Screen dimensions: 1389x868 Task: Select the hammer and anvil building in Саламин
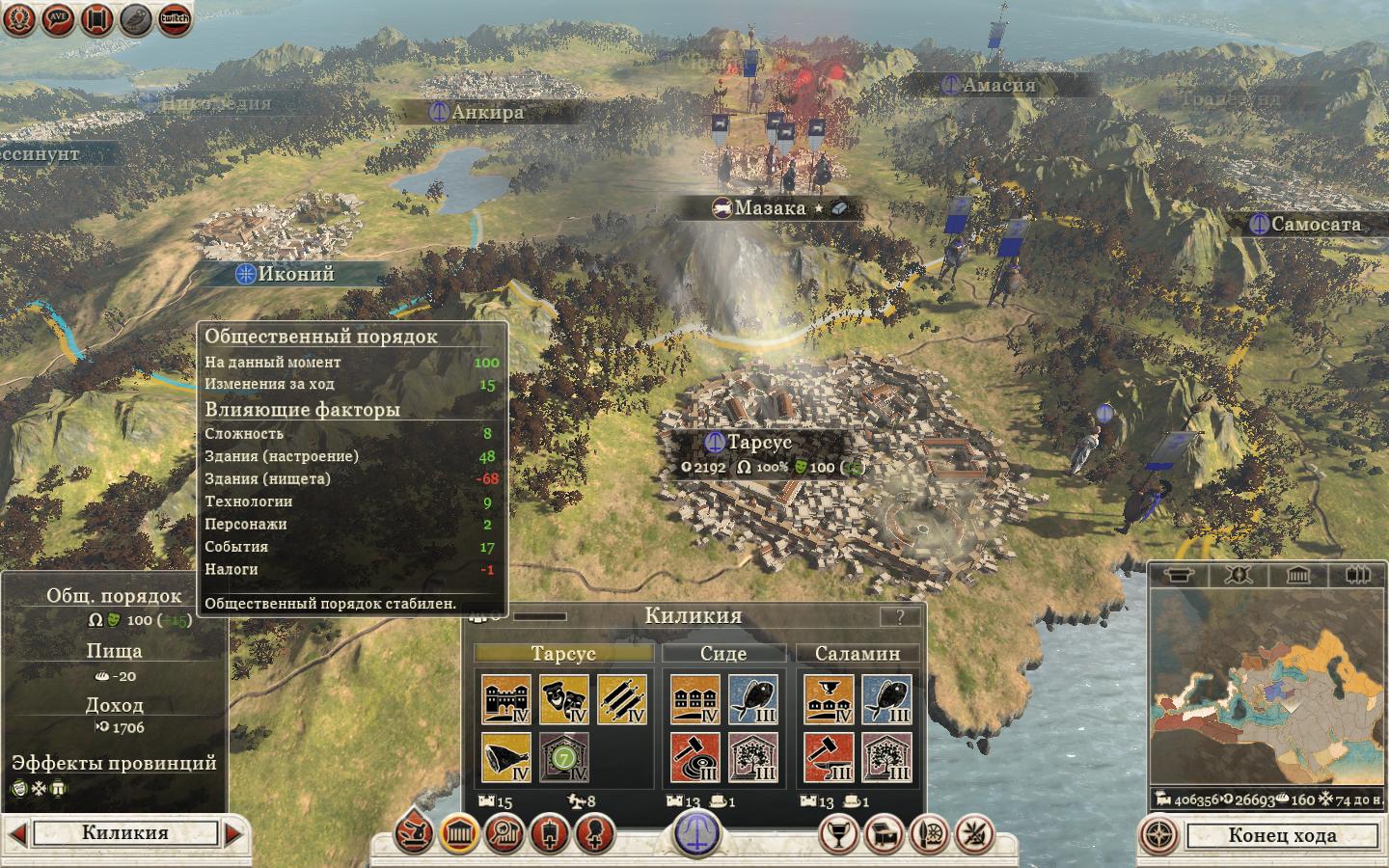point(829,758)
